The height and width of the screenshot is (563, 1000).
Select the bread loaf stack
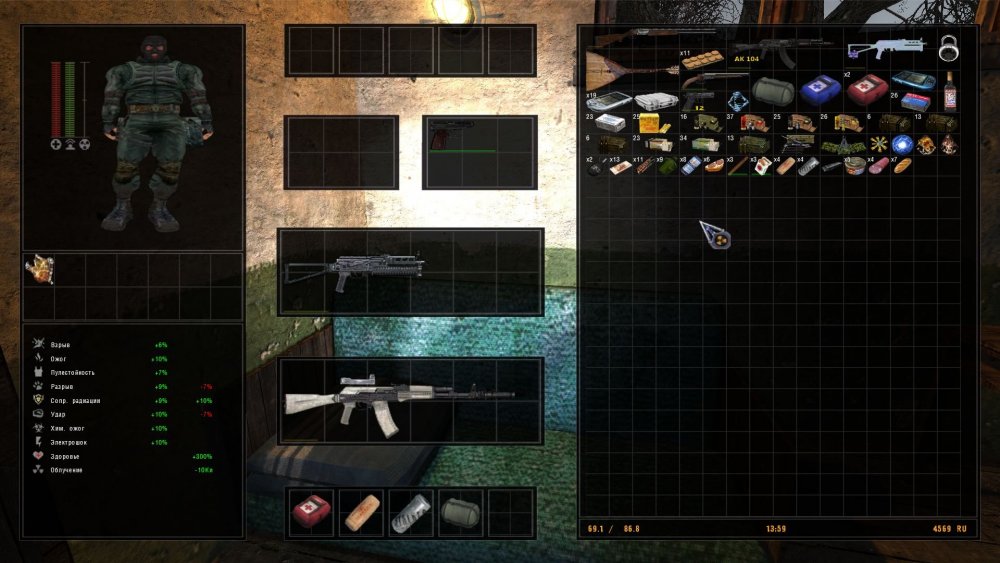[902, 165]
